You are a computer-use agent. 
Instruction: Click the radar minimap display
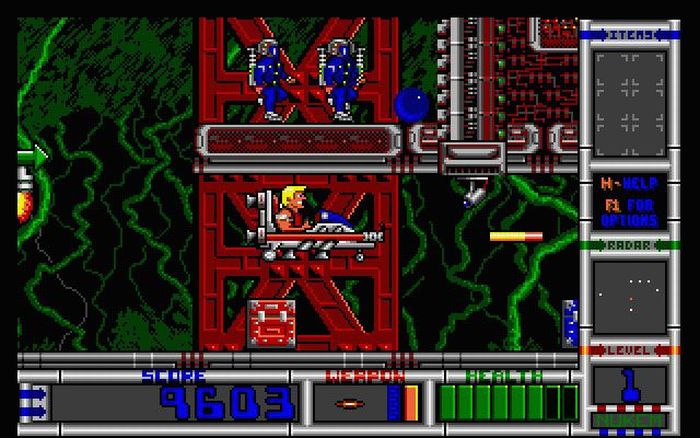(x=630, y=296)
